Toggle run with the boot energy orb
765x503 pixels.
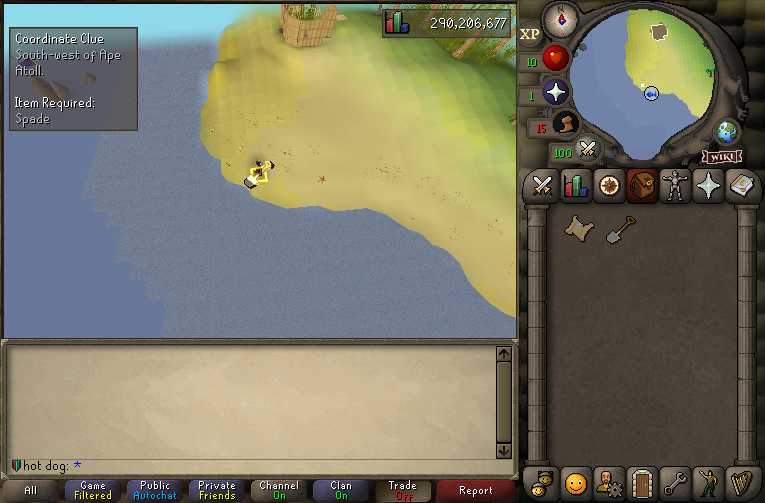coord(564,124)
